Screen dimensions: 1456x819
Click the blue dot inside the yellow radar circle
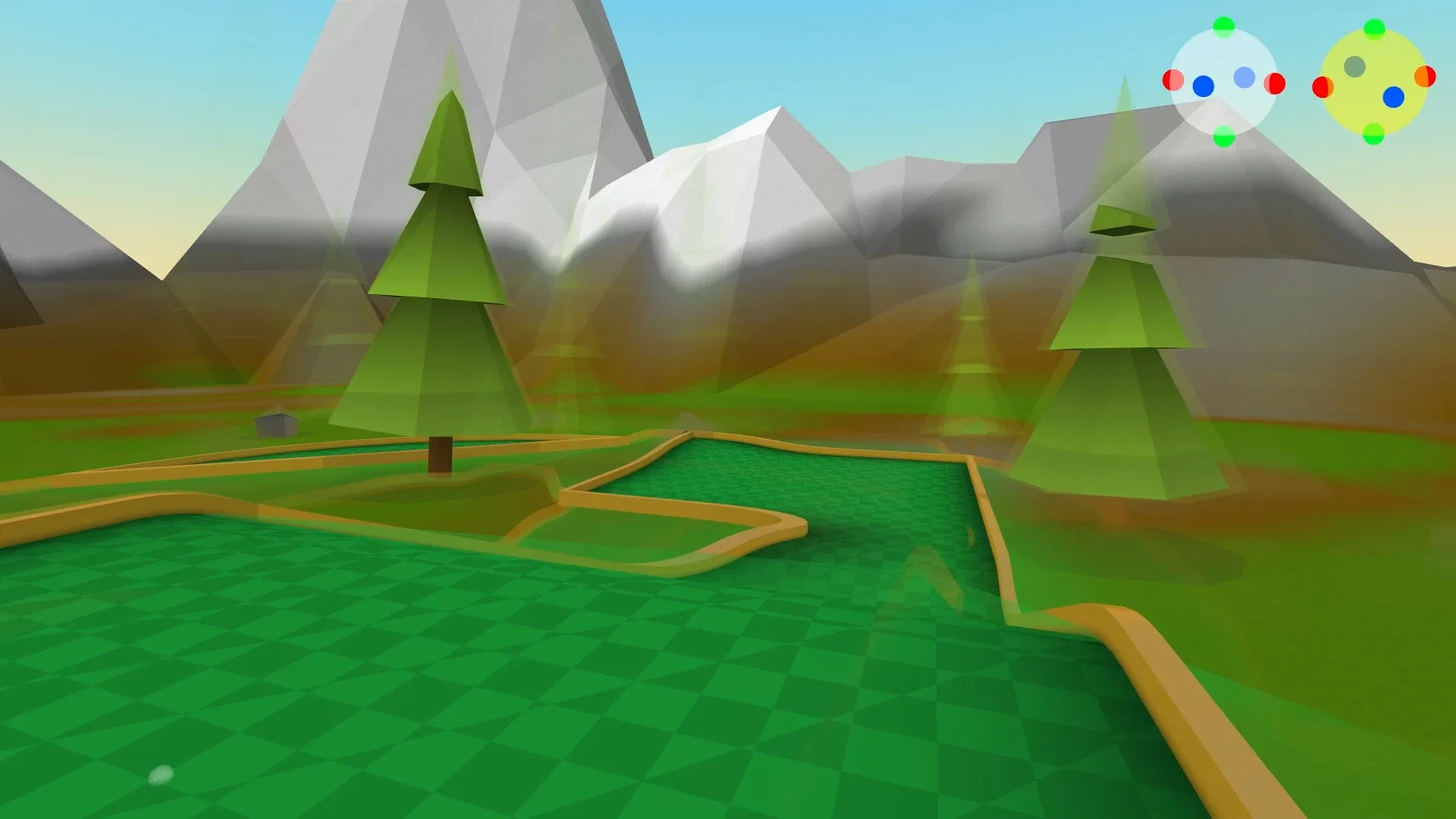(x=1393, y=98)
